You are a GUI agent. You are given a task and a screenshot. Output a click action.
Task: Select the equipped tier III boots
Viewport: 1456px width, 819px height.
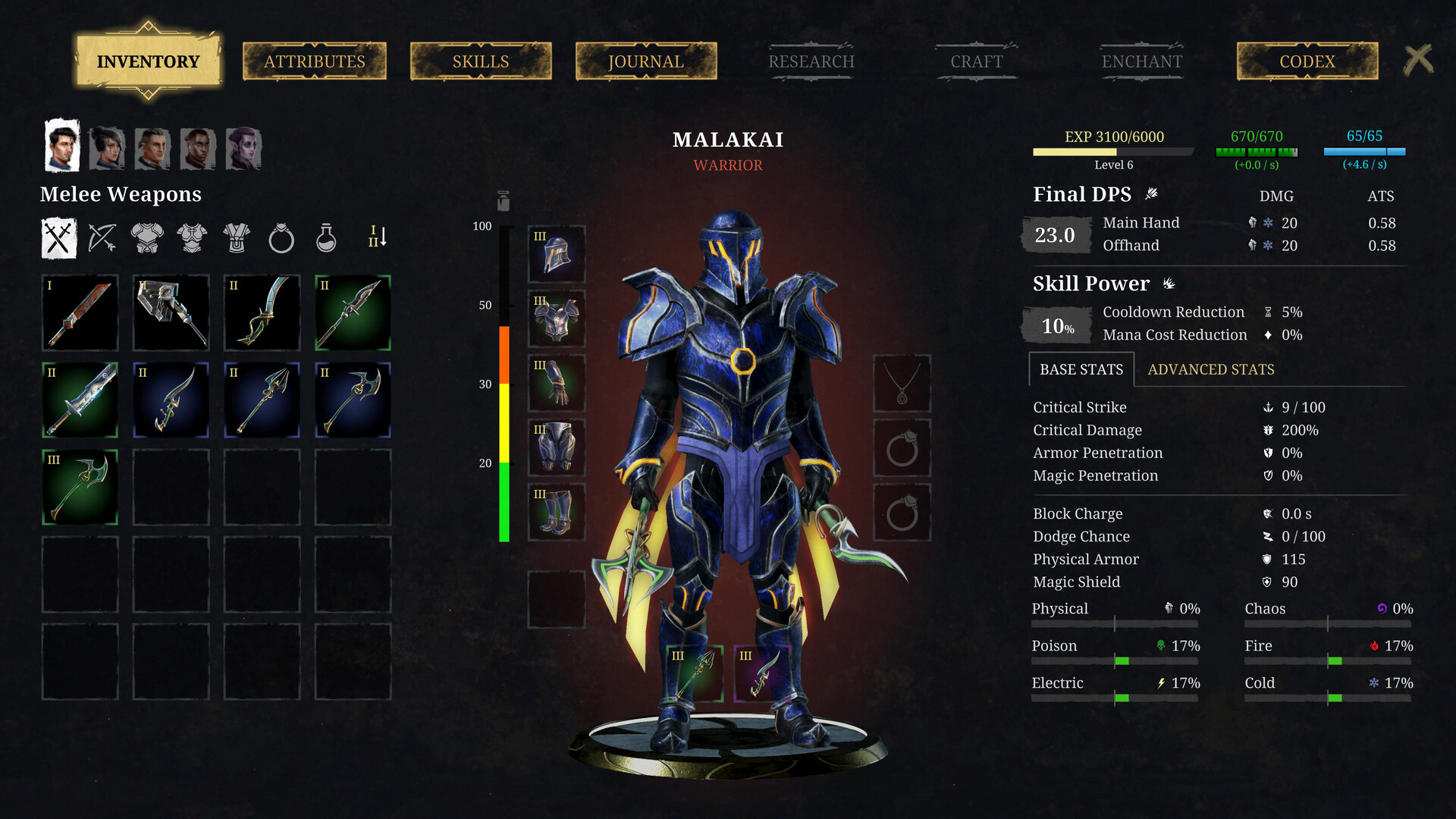click(556, 512)
